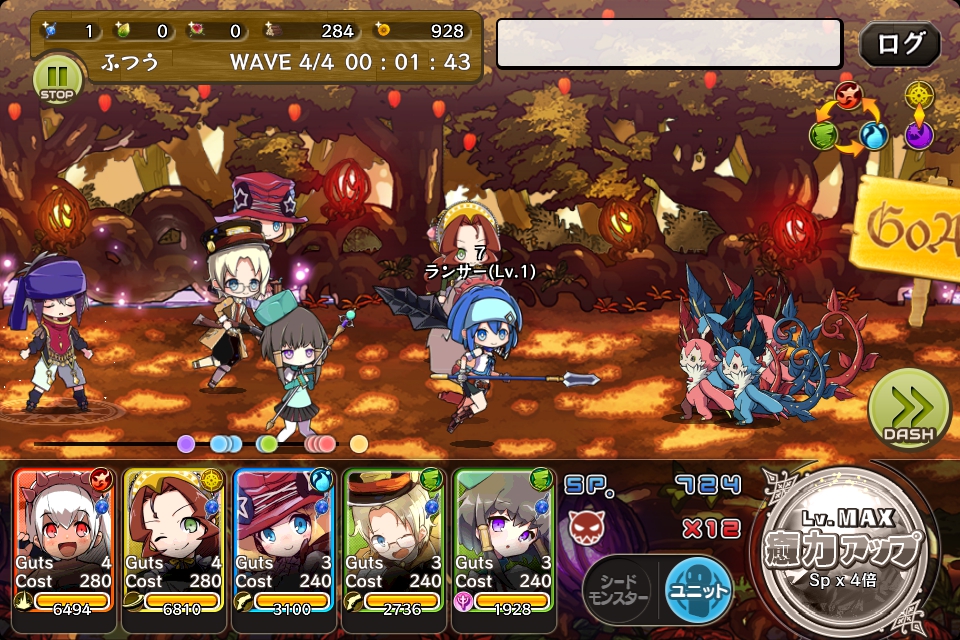Activate the DASH speed-up button
The height and width of the screenshot is (640, 960).
point(908,408)
